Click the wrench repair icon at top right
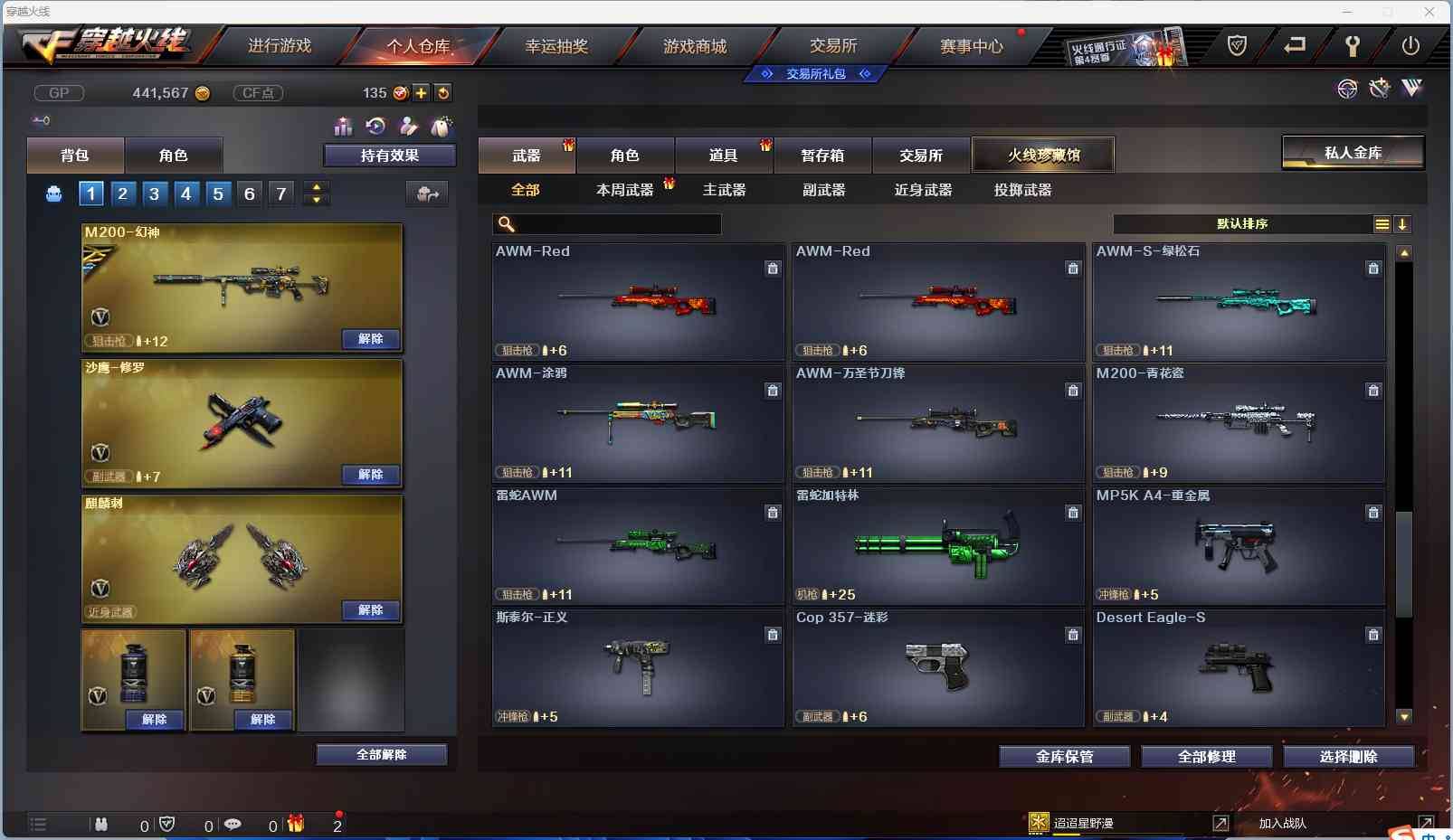This screenshot has height=840, width=1453. click(x=1379, y=89)
